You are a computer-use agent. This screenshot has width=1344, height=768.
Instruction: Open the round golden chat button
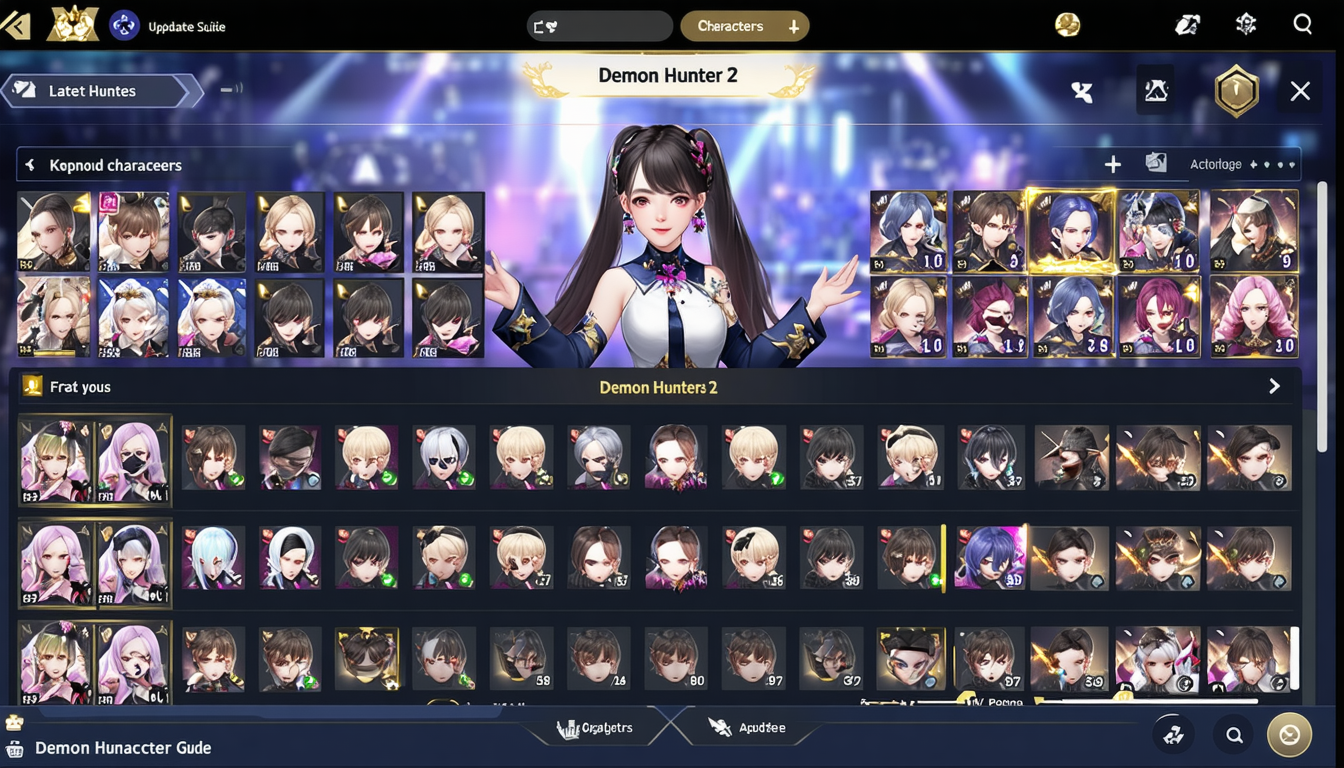[x=1289, y=735]
